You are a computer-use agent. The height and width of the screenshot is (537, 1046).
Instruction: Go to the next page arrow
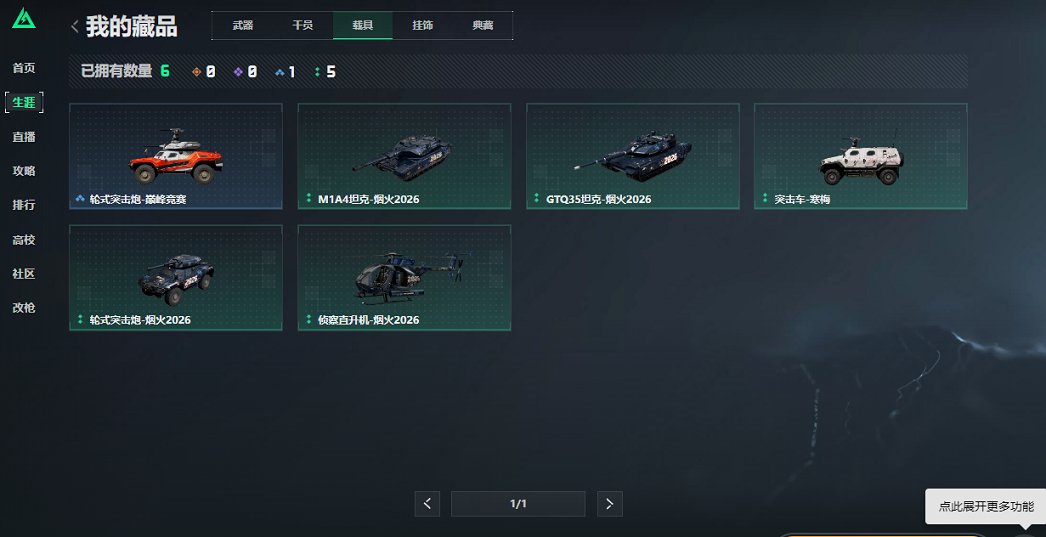pyautogui.click(x=610, y=504)
